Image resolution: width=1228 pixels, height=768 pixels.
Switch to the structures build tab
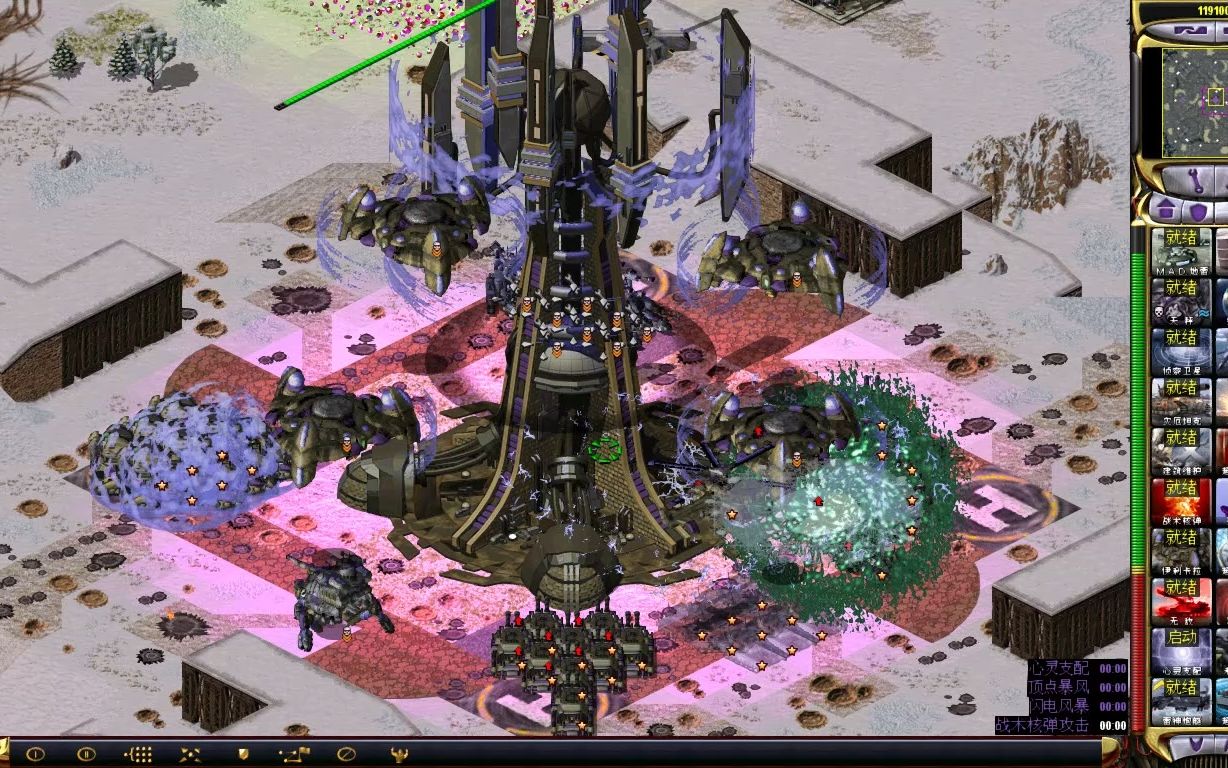coord(1164,210)
